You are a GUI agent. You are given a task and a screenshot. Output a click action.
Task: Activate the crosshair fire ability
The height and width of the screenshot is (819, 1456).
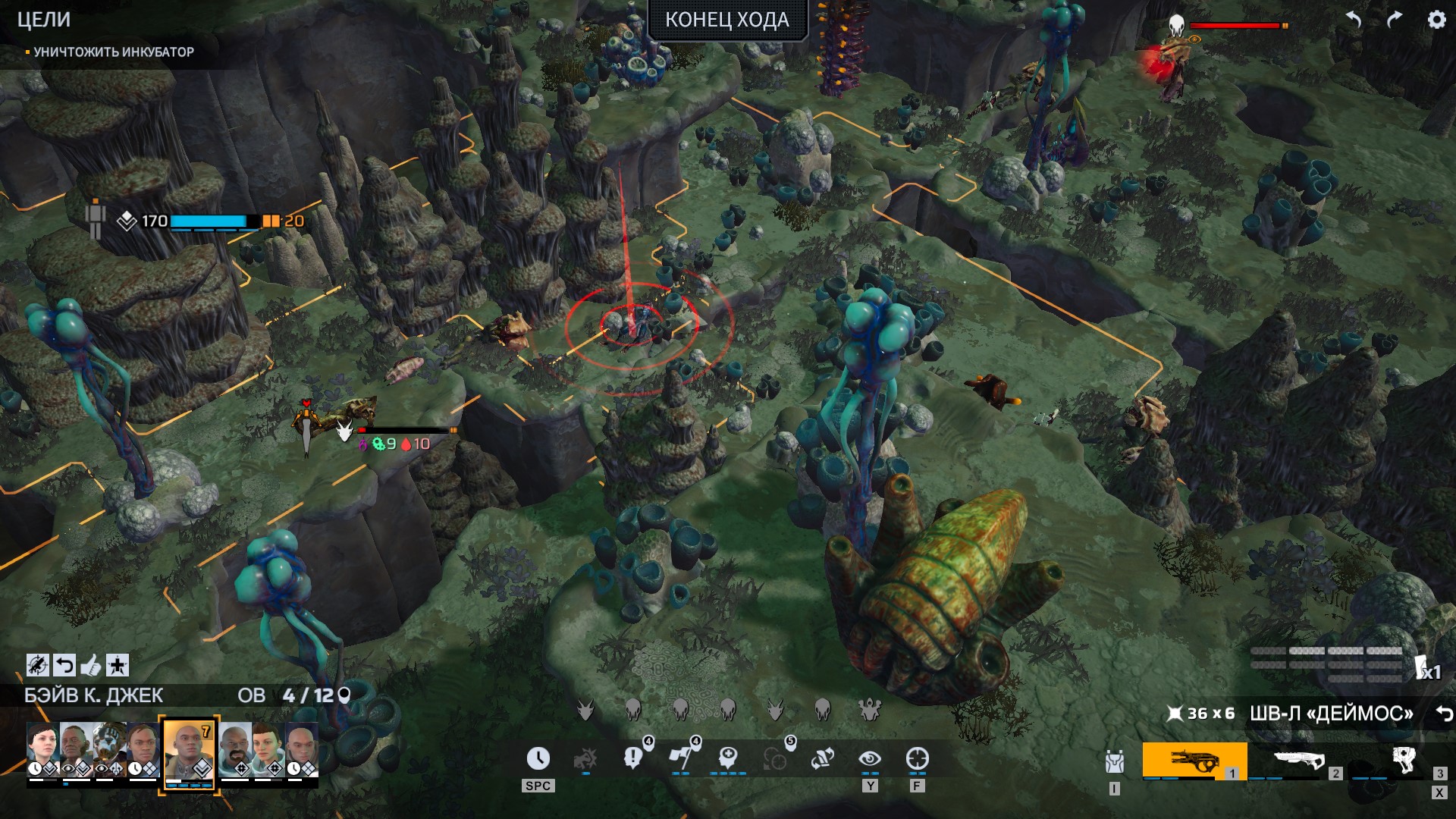(918, 758)
